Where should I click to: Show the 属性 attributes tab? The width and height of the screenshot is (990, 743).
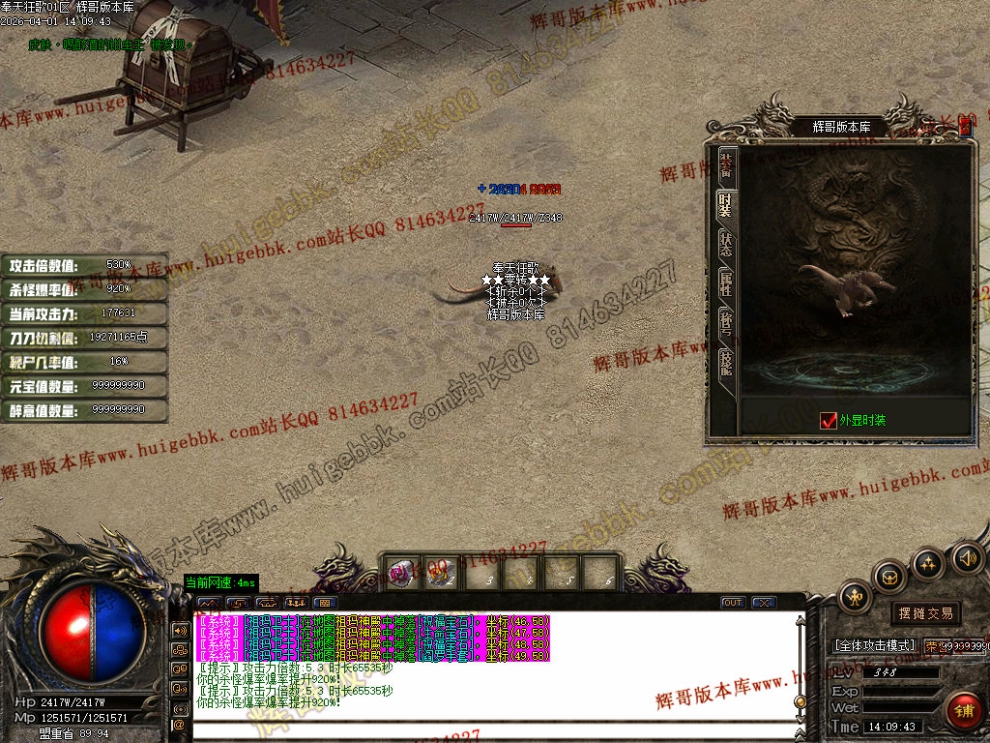(727, 283)
